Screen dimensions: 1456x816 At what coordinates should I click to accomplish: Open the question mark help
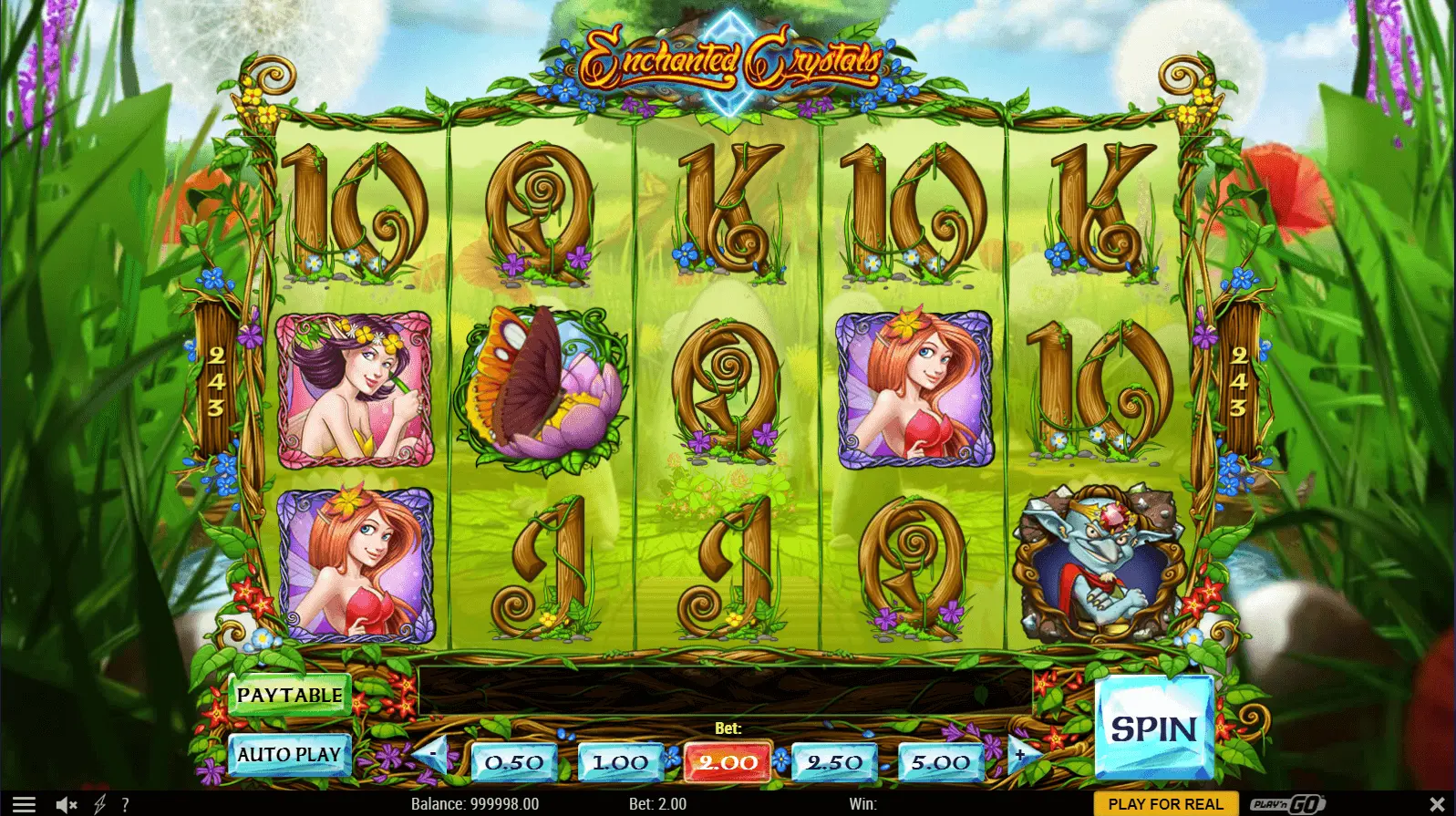[x=125, y=804]
